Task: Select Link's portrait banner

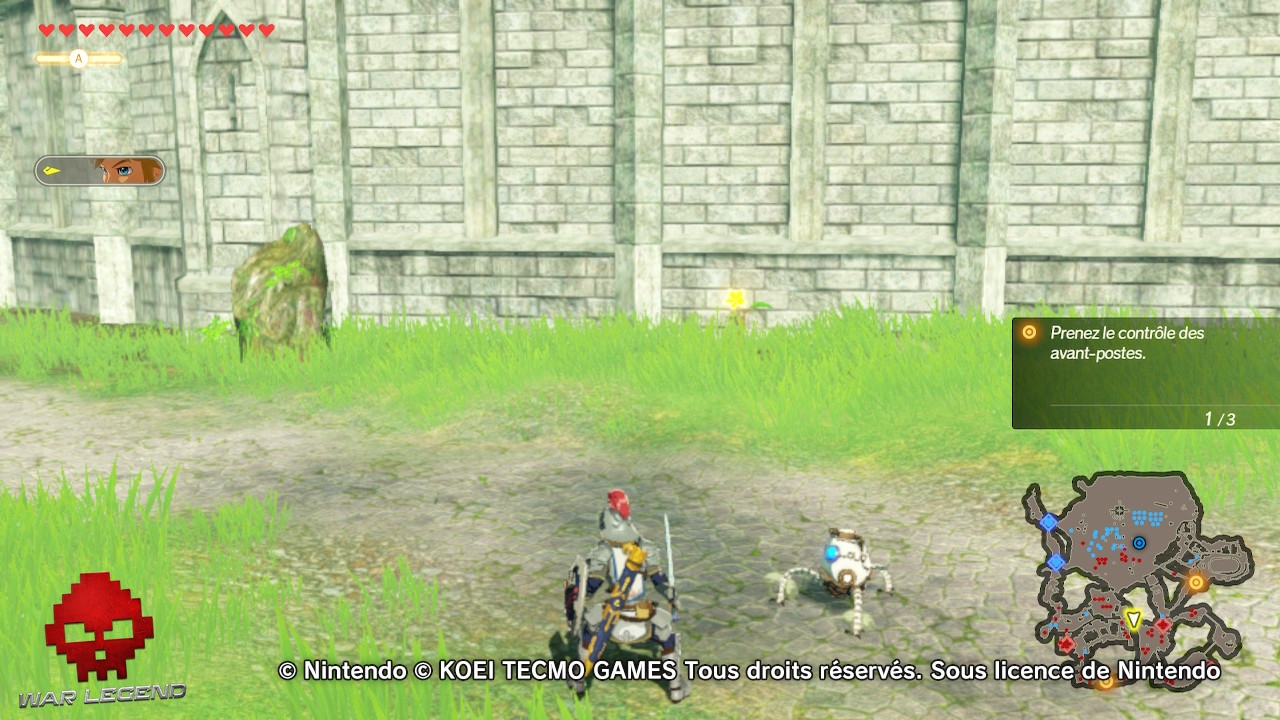Action: 100,168
